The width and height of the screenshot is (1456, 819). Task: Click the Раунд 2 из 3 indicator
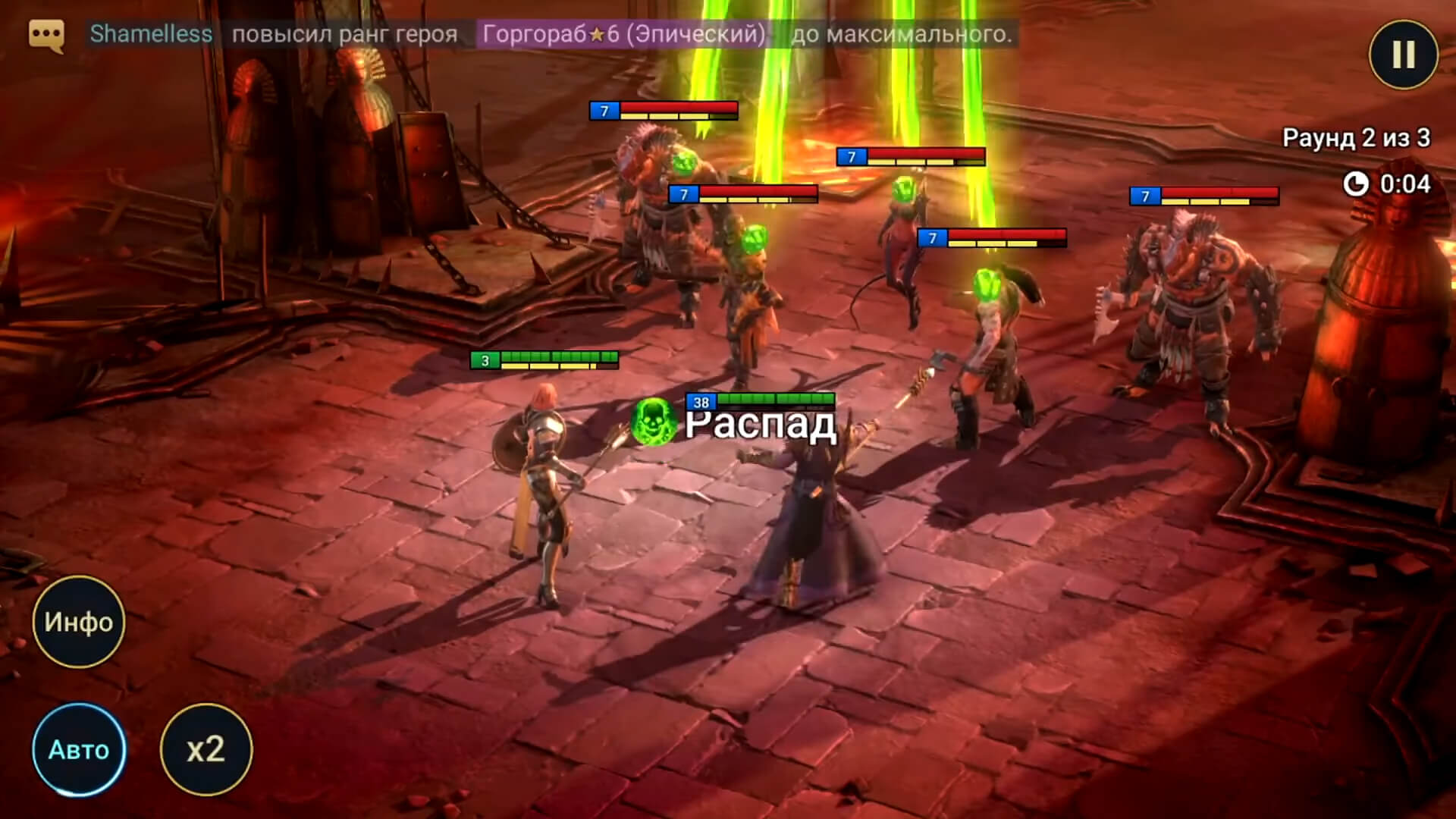click(x=1356, y=138)
